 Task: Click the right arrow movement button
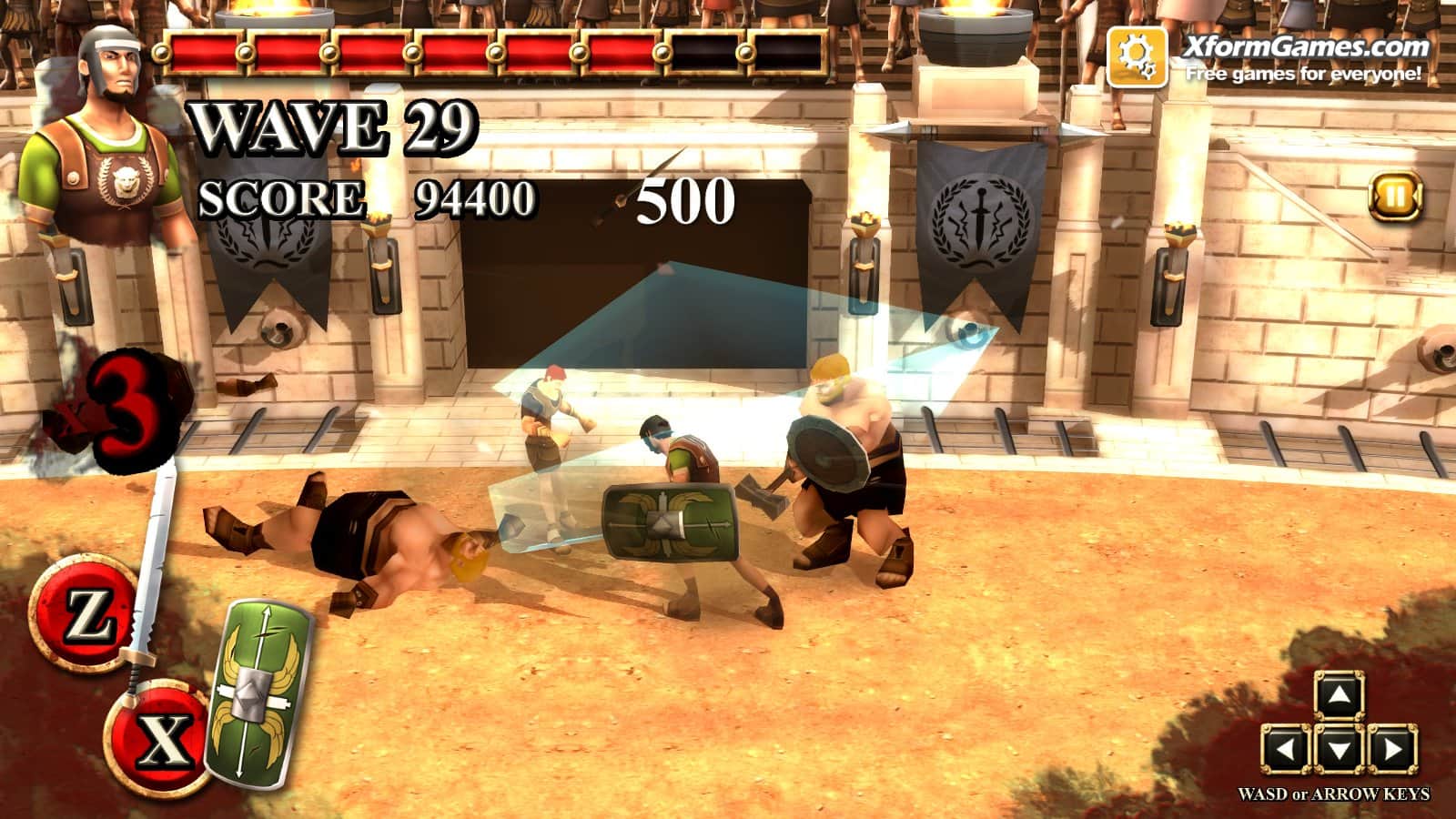(x=1391, y=750)
